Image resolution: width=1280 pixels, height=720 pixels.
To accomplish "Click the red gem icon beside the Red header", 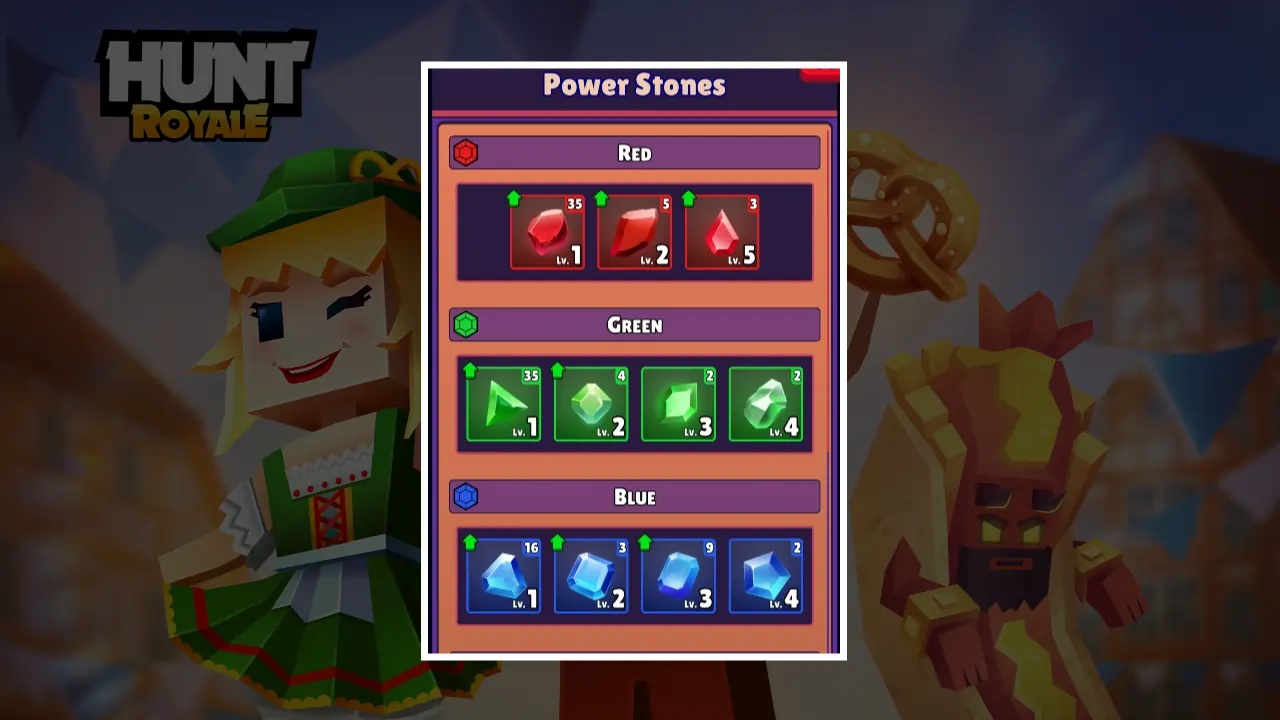I will pyautogui.click(x=466, y=152).
